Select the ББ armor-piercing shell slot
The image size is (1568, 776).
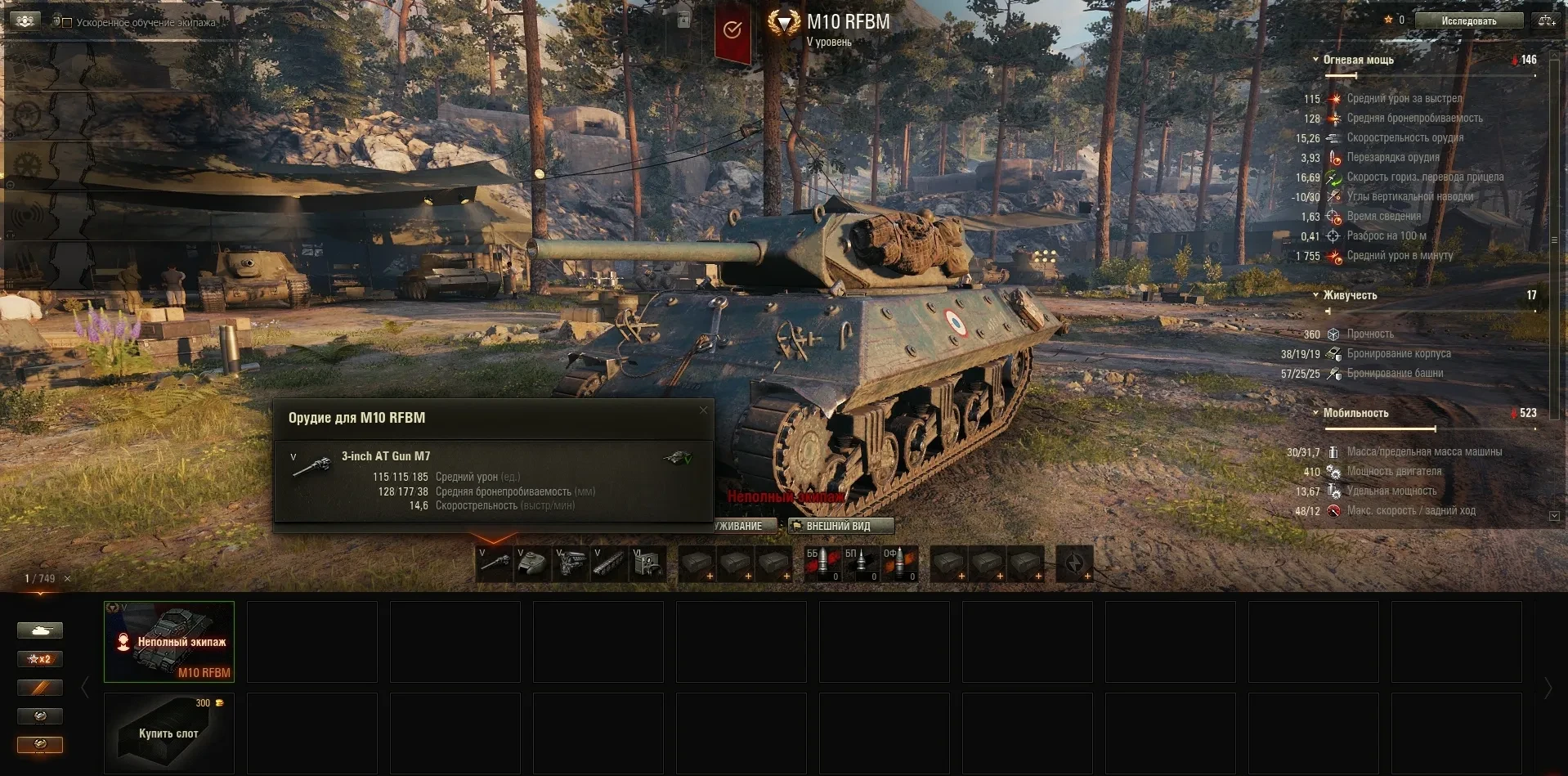tap(822, 563)
